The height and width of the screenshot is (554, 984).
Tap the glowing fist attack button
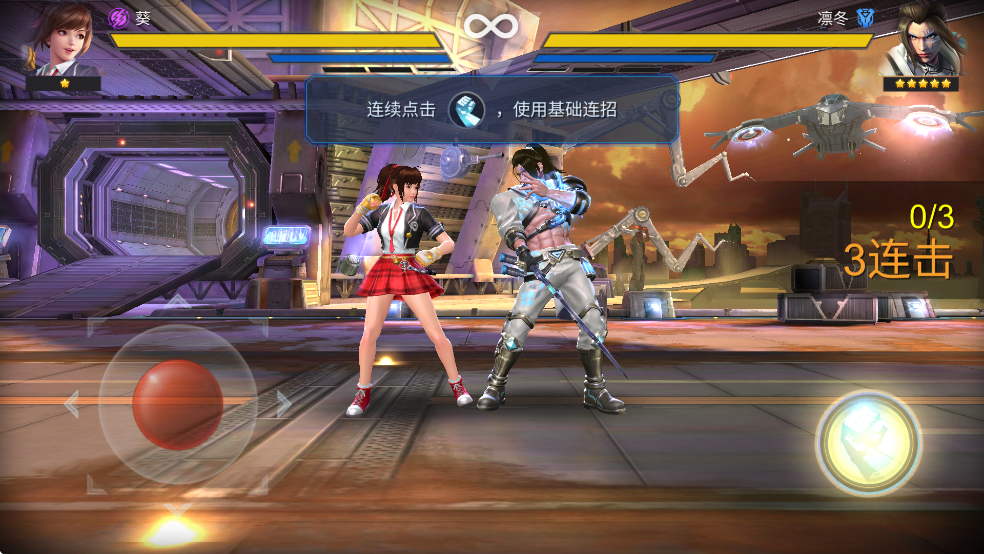click(x=867, y=441)
